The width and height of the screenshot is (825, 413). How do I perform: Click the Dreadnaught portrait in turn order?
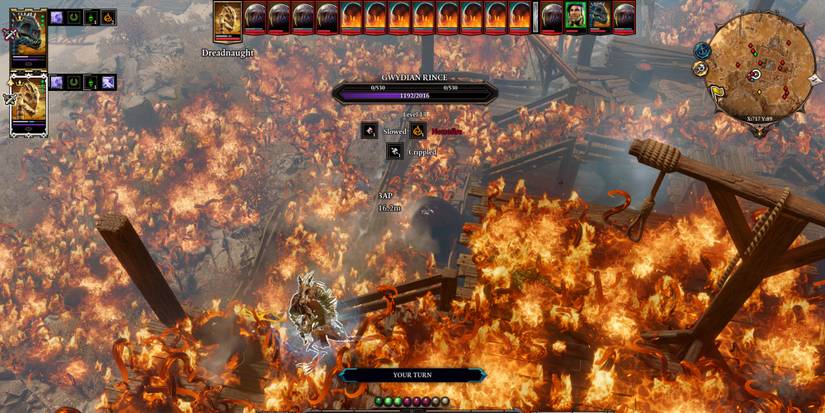pyautogui.click(x=228, y=18)
